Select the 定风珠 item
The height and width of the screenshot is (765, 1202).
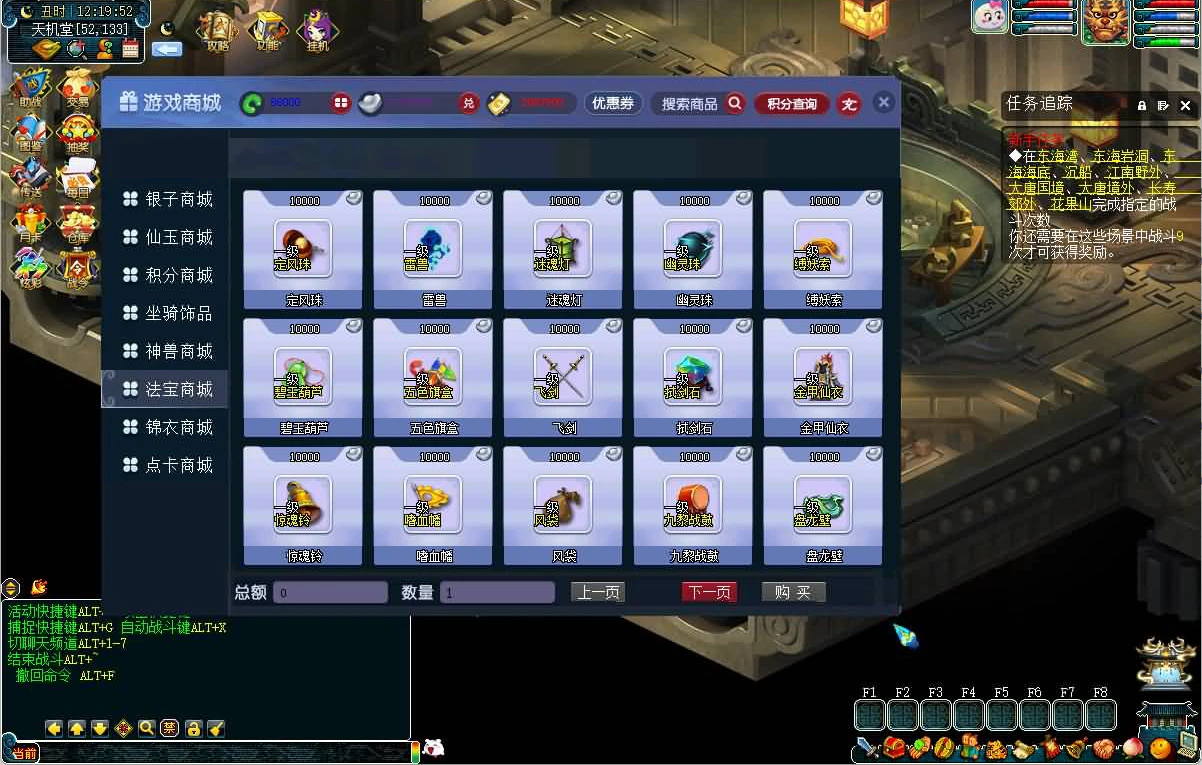click(303, 250)
